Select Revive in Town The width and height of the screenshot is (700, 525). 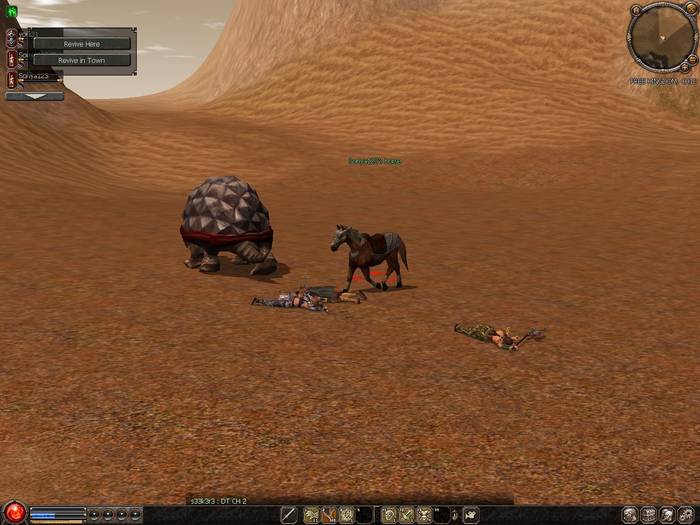(80, 60)
